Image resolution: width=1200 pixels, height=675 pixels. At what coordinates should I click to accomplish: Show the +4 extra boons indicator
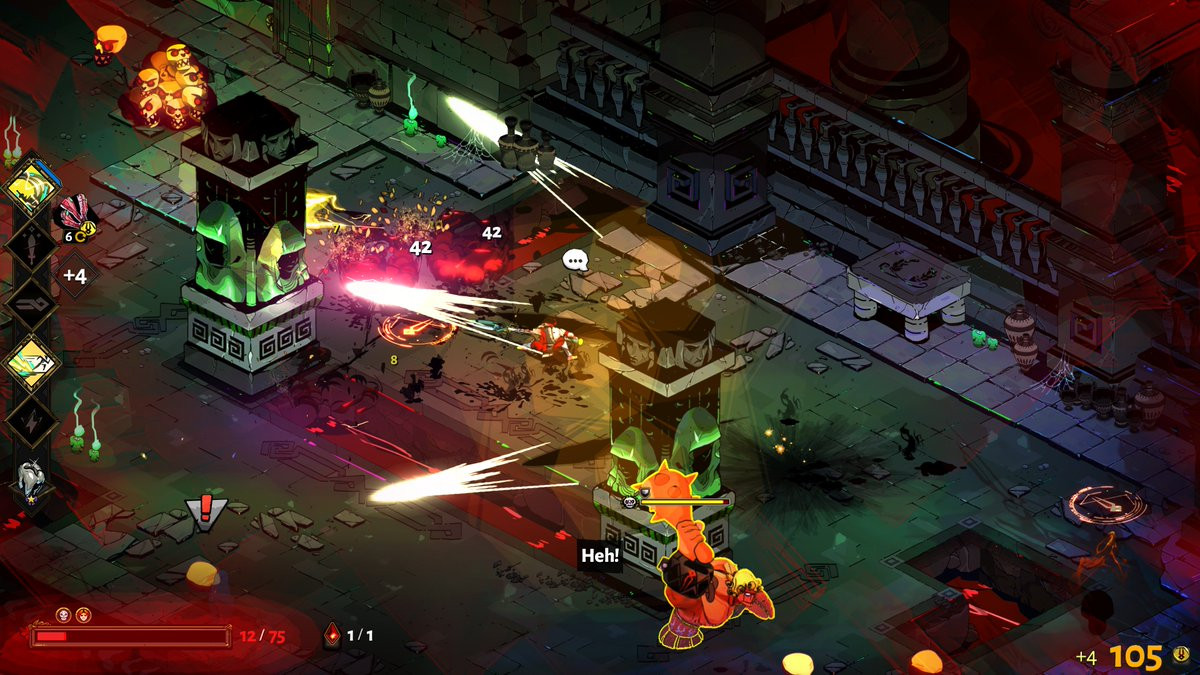click(77, 273)
